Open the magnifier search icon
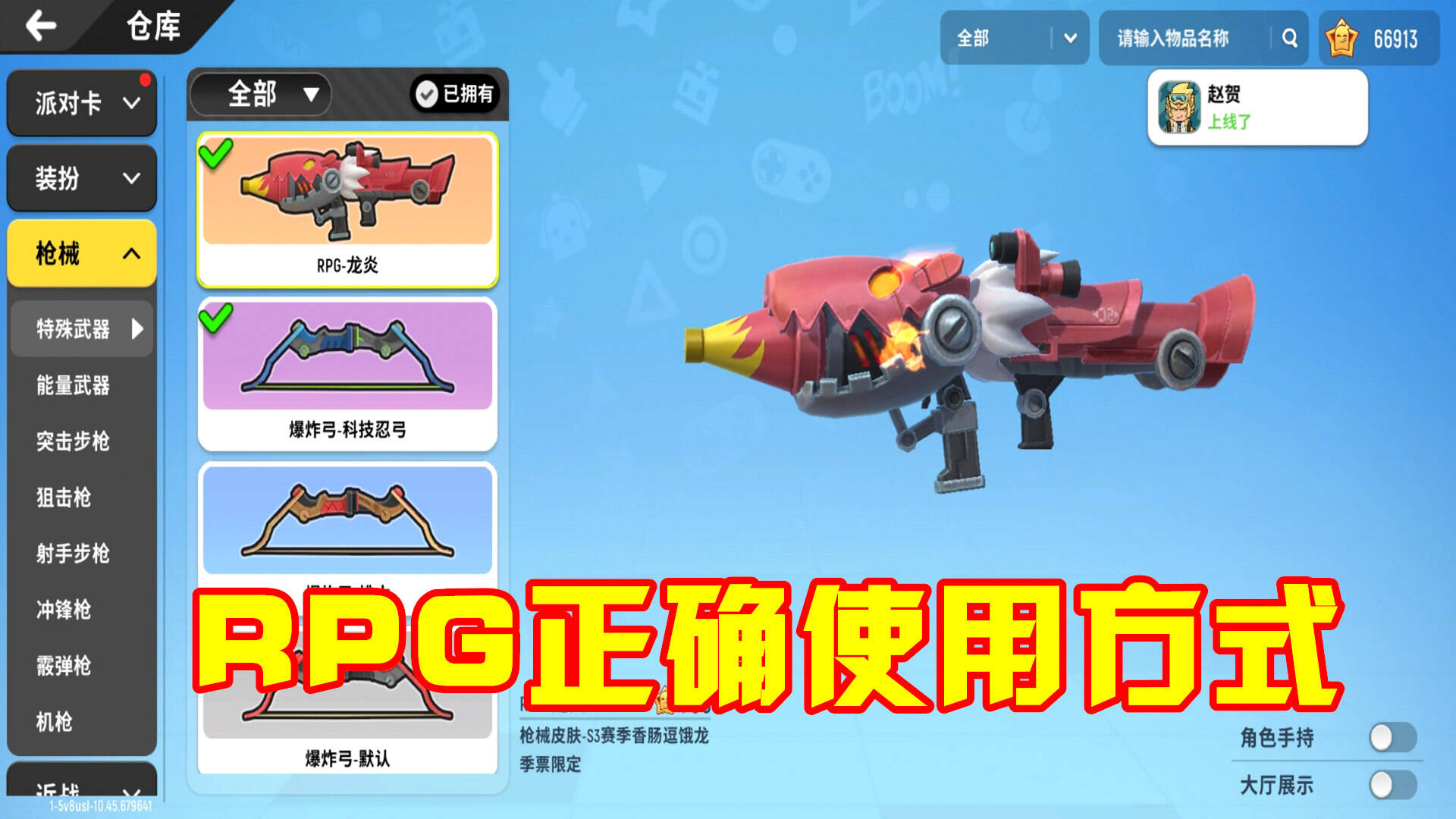This screenshot has width=1456, height=819. [1288, 38]
